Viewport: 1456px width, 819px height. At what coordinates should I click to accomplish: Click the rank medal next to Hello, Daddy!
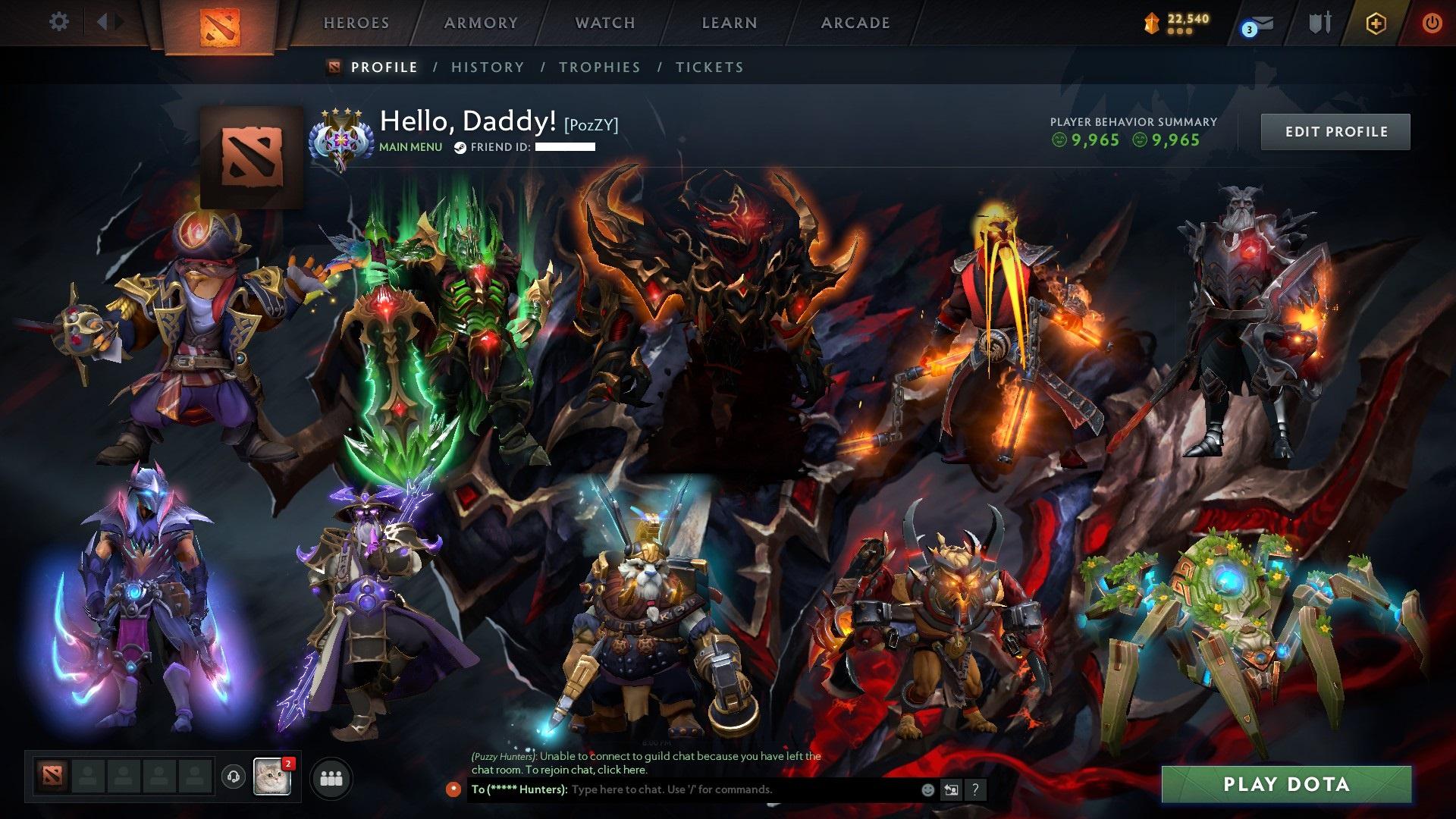pyautogui.click(x=343, y=136)
